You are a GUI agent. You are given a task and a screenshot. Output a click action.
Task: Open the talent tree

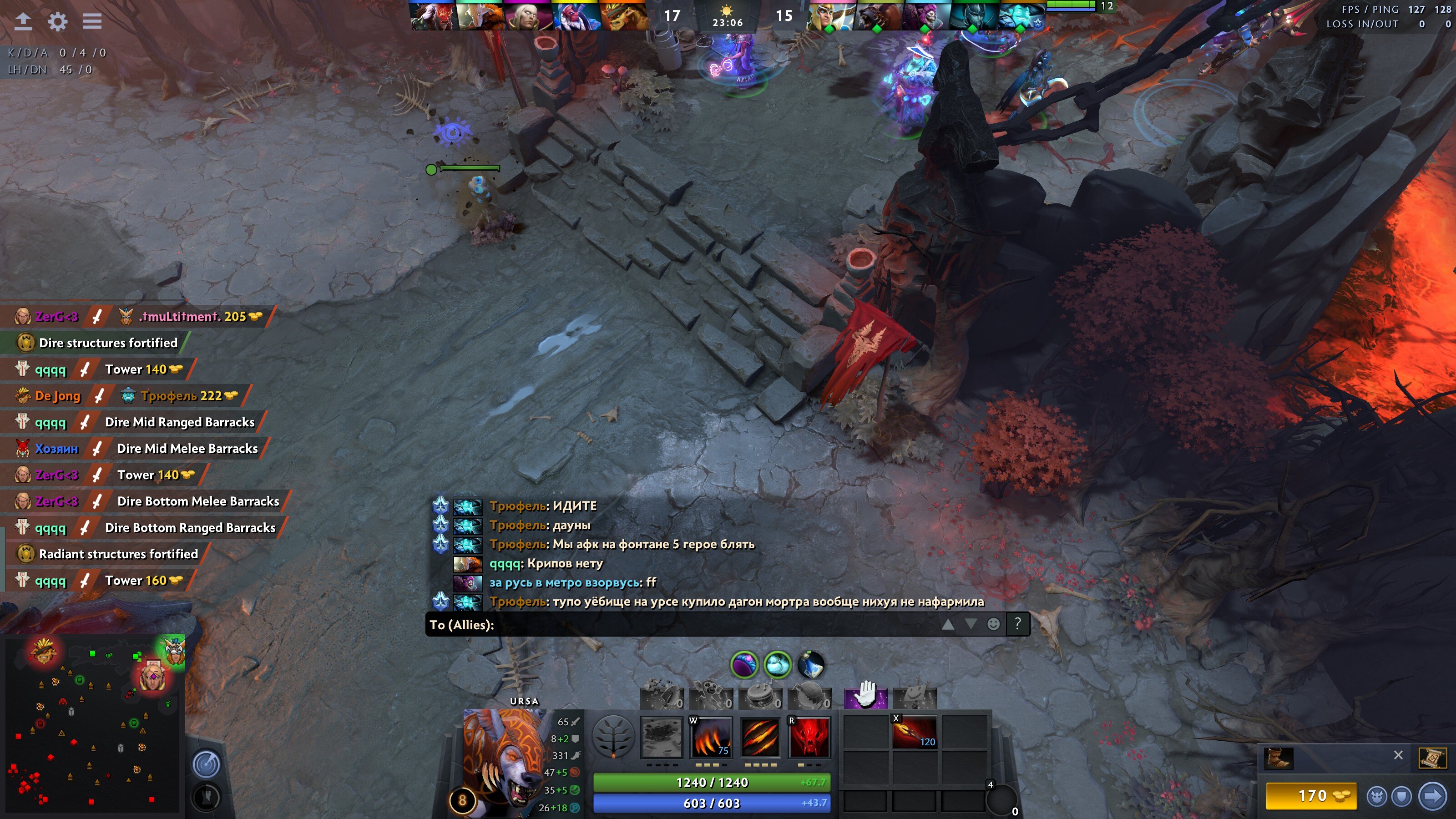(613, 736)
